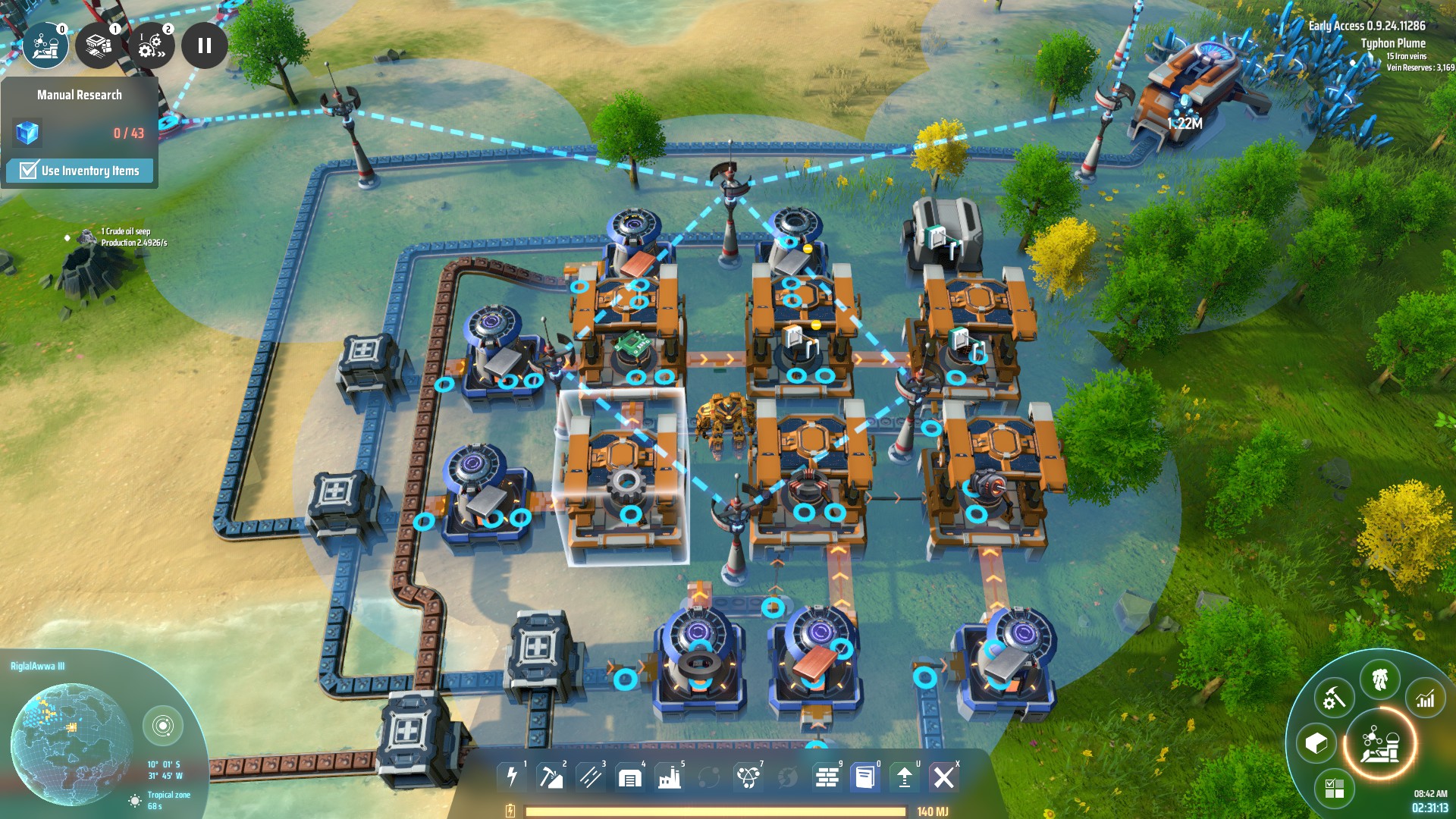Screen dimensions: 1456x819
Task: Select the research lab queue icon
Action: coord(45,45)
